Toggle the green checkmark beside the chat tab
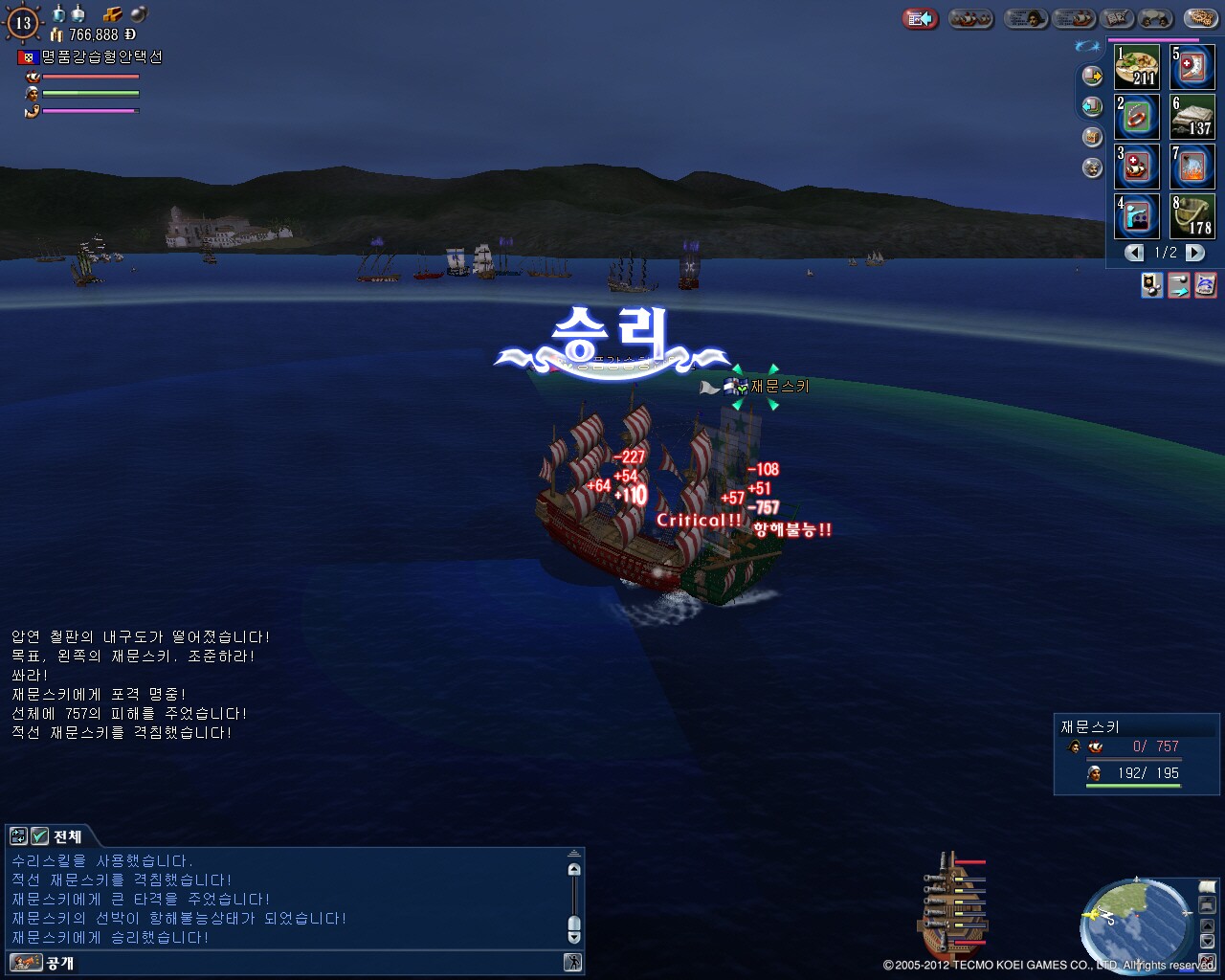 [39, 836]
